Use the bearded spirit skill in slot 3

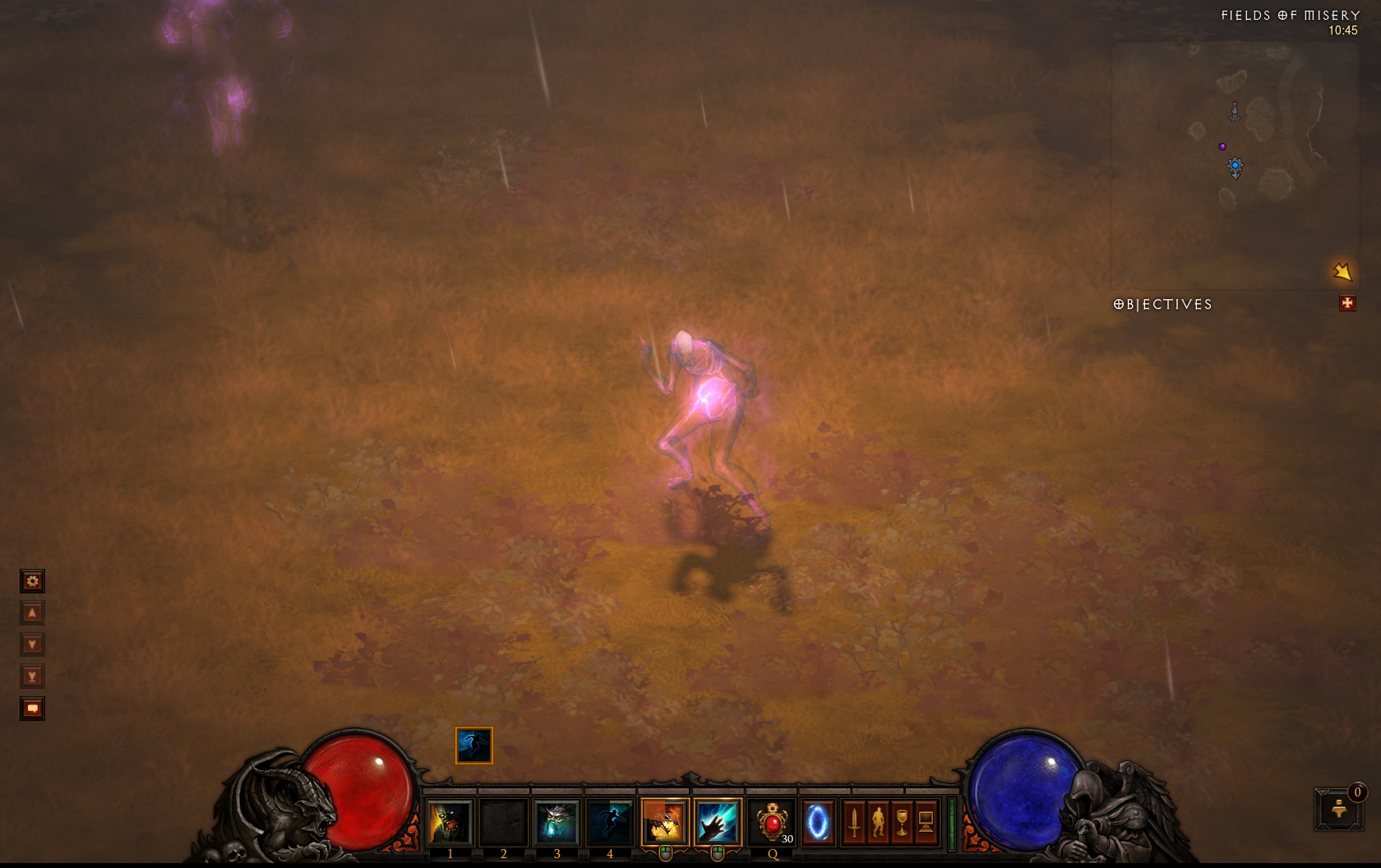pos(557,822)
